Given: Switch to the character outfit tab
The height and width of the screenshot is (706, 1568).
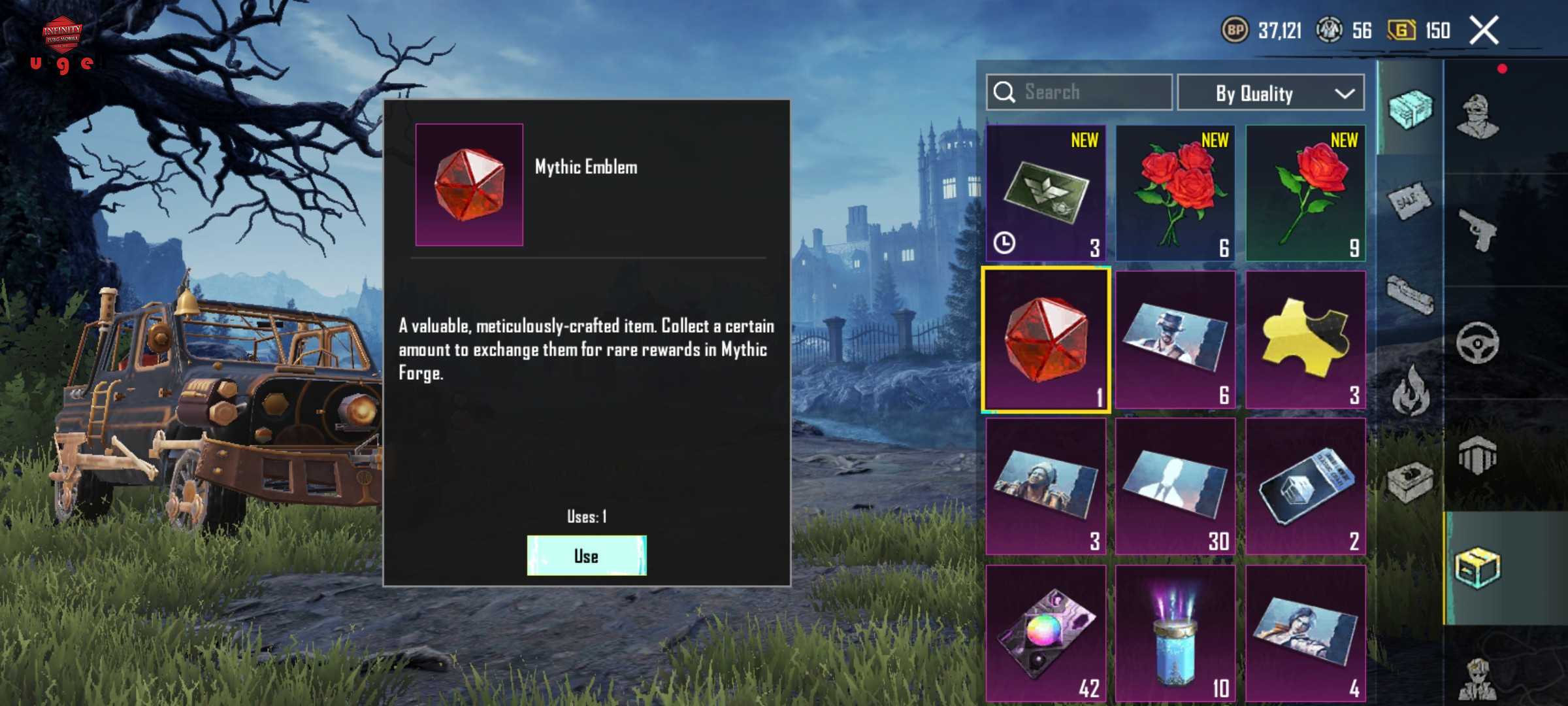Looking at the screenshot, I should coord(1477,116).
